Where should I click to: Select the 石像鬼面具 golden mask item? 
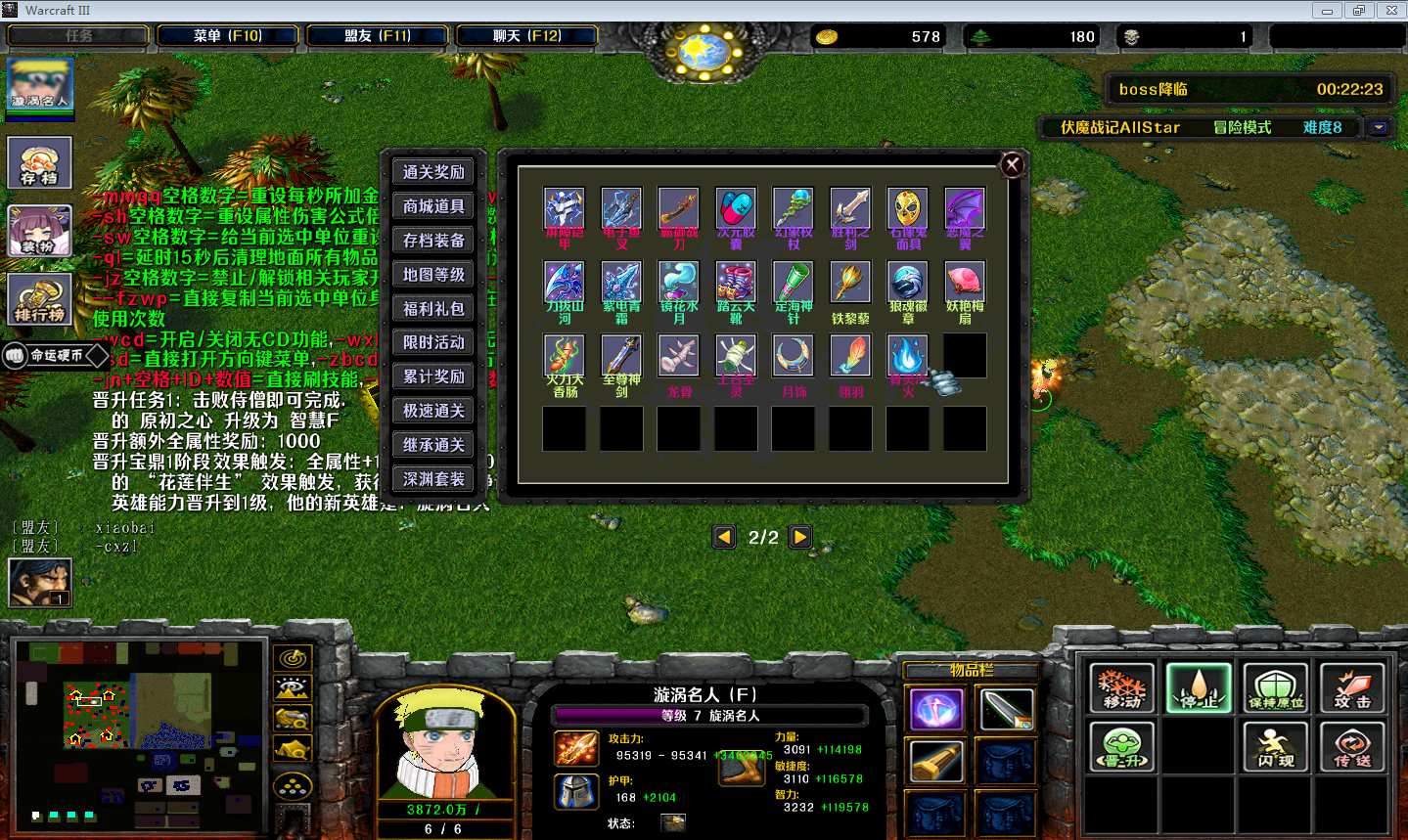point(908,208)
